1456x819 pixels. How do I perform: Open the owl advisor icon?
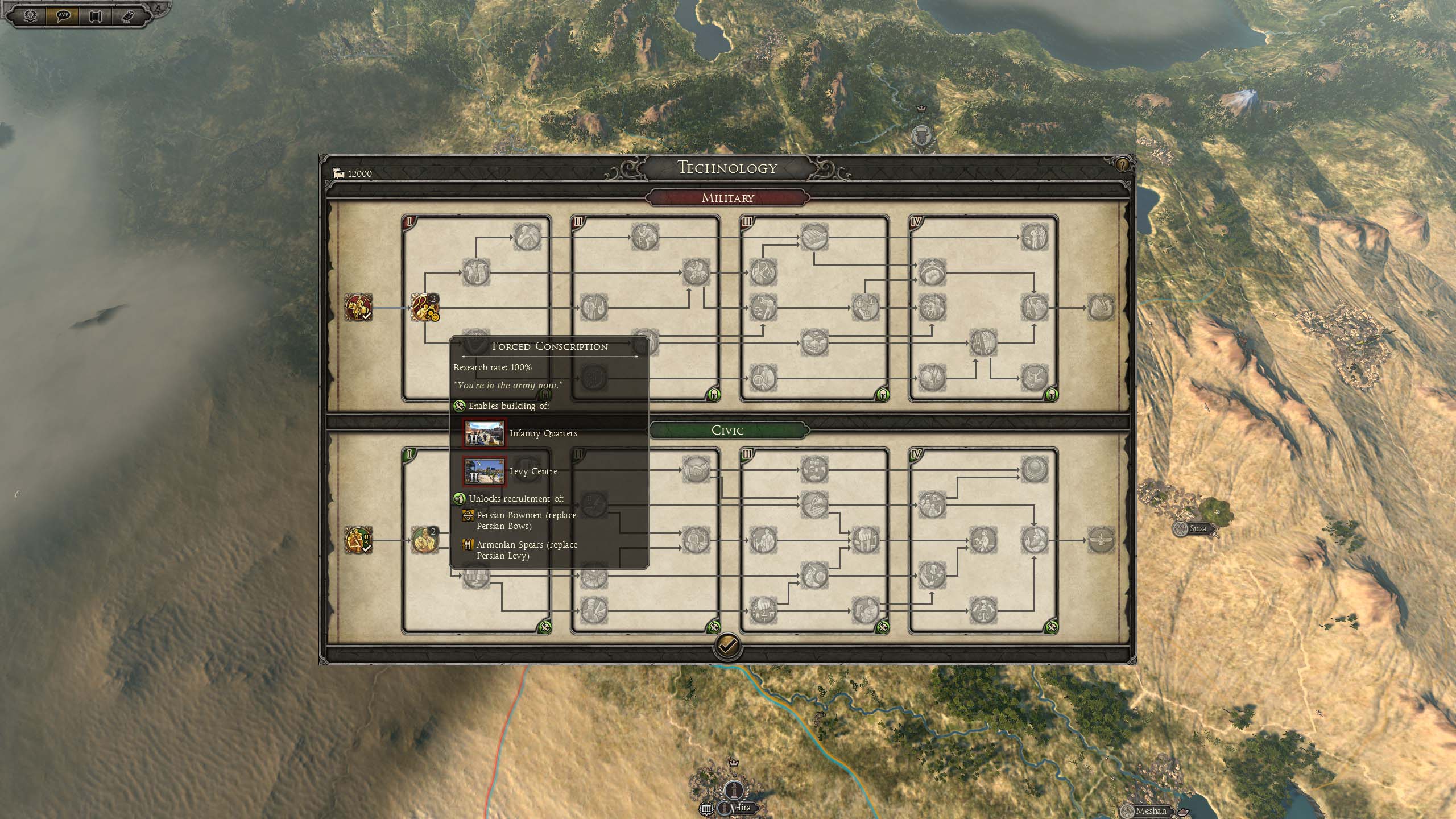click(x=128, y=15)
